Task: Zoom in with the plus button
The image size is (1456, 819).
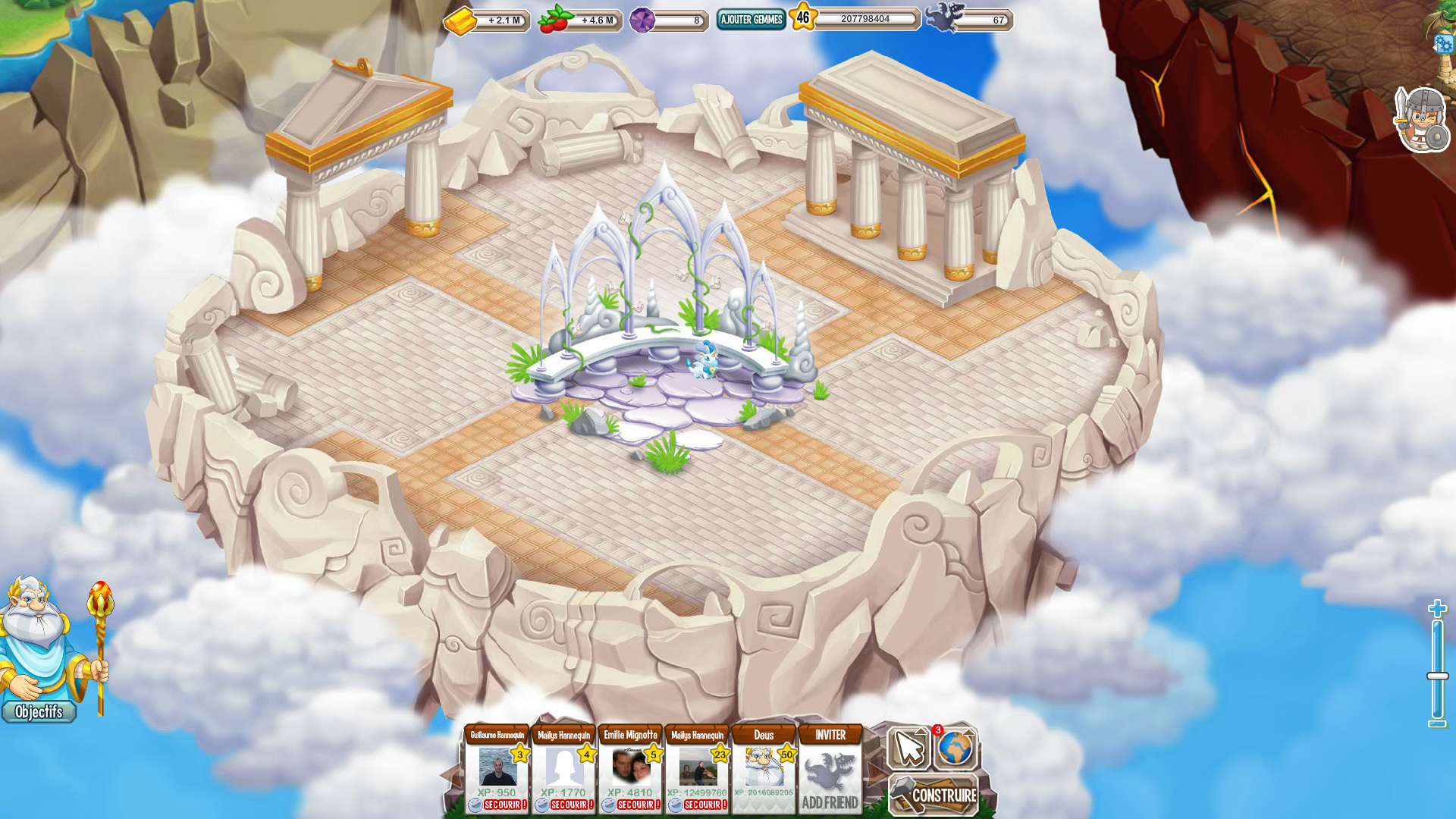Action: (x=1437, y=608)
